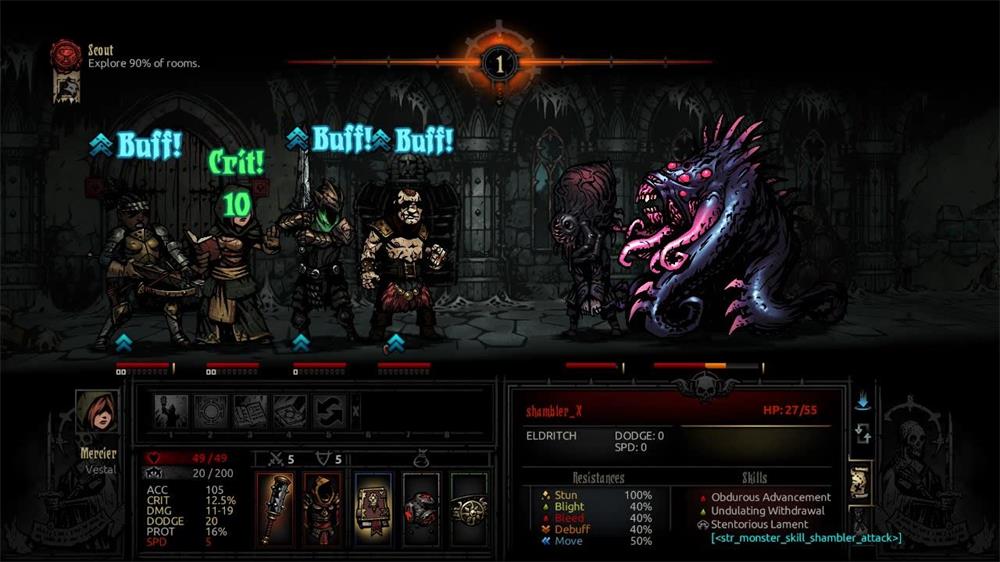Screen dimensions: 1000x562
Task: Click the two-arrow swap side tab
Action: [861, 435]
